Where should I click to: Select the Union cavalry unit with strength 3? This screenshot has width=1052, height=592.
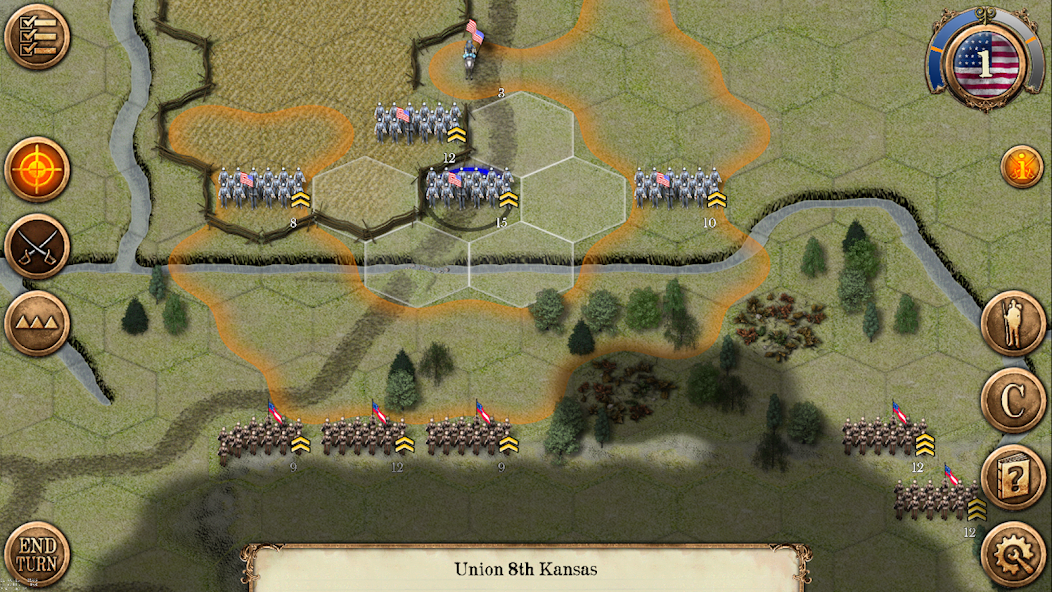(472, 52)
